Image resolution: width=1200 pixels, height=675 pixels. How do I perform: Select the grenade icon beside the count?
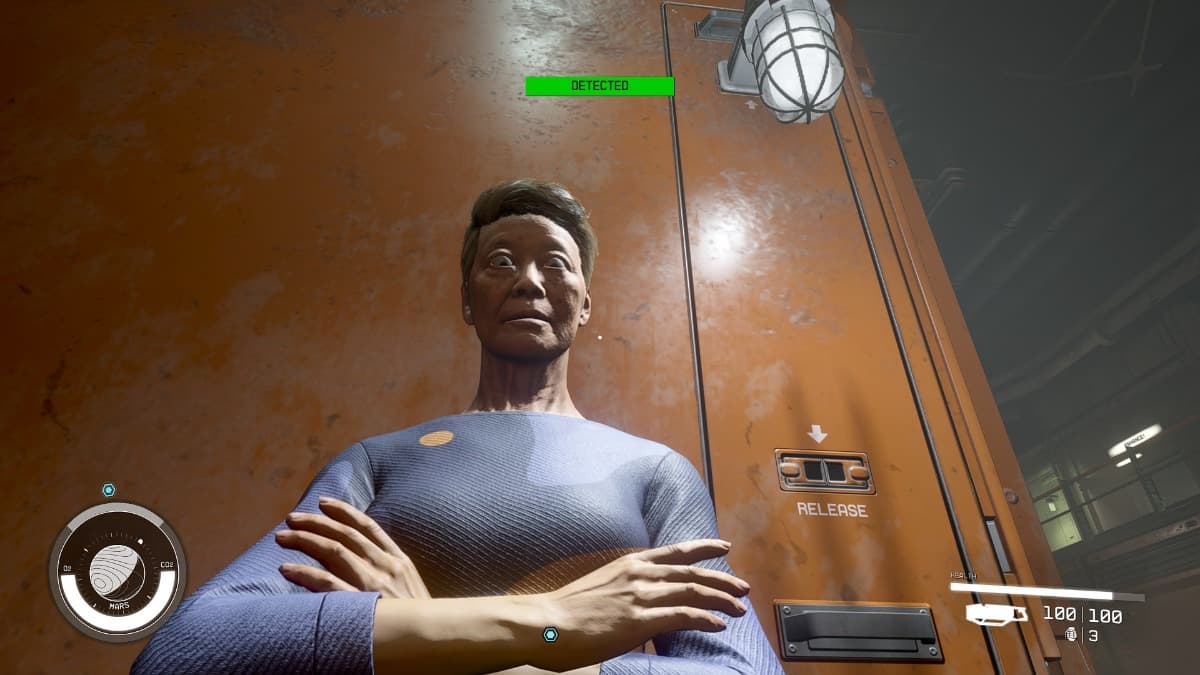point(1072,634)
